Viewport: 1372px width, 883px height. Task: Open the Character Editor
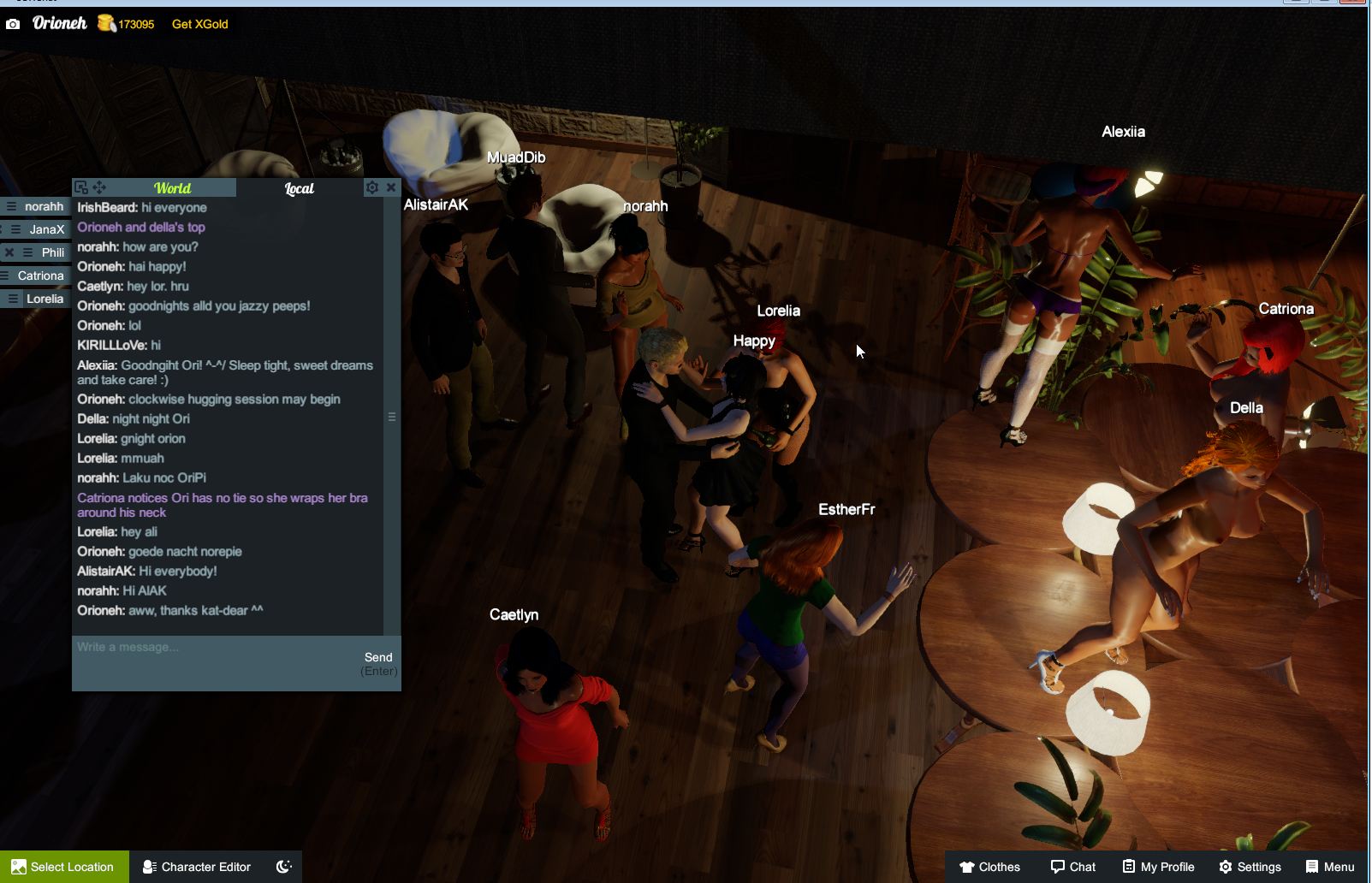(197, 867)
